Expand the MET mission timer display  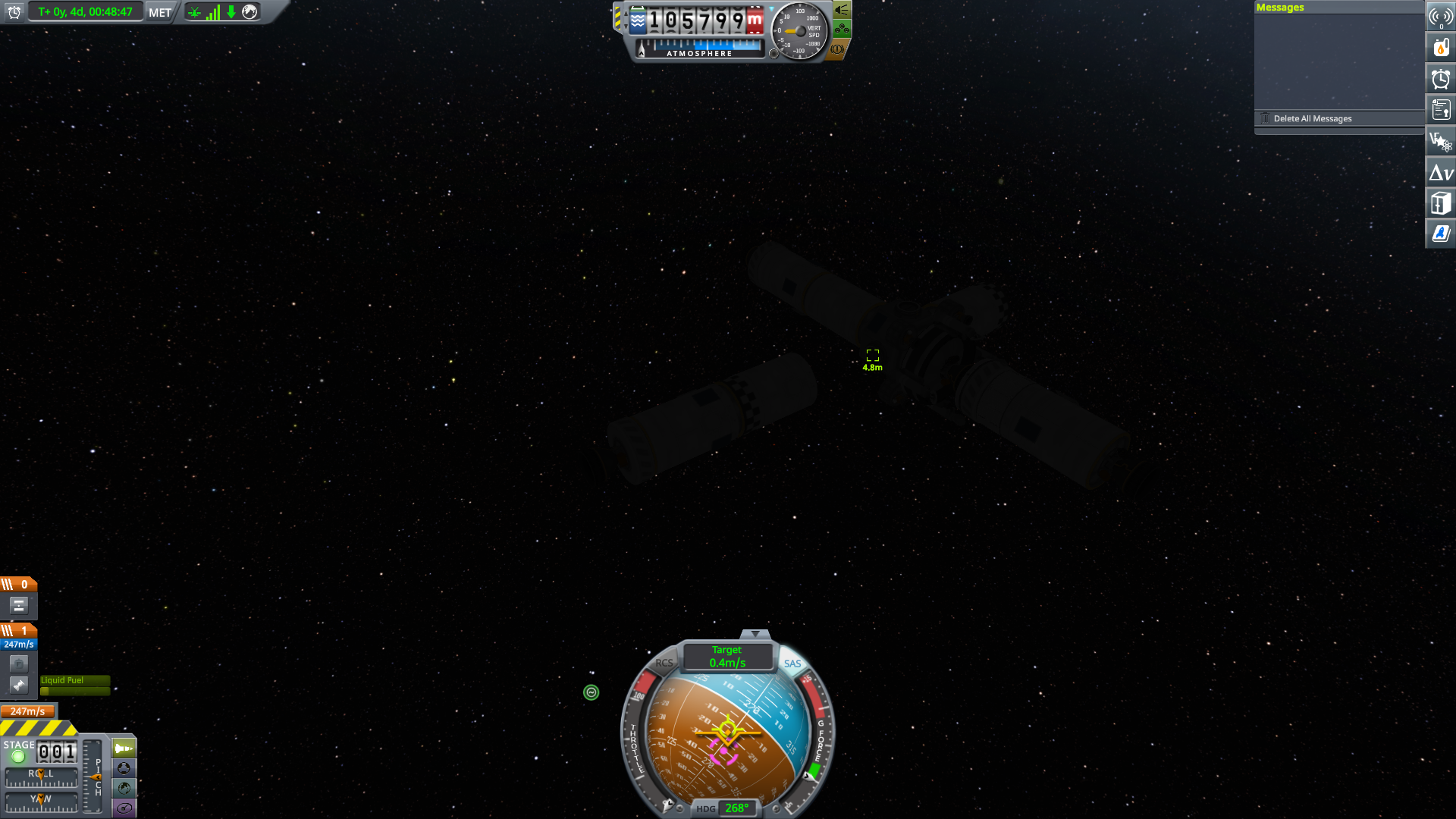pos(158,11)
